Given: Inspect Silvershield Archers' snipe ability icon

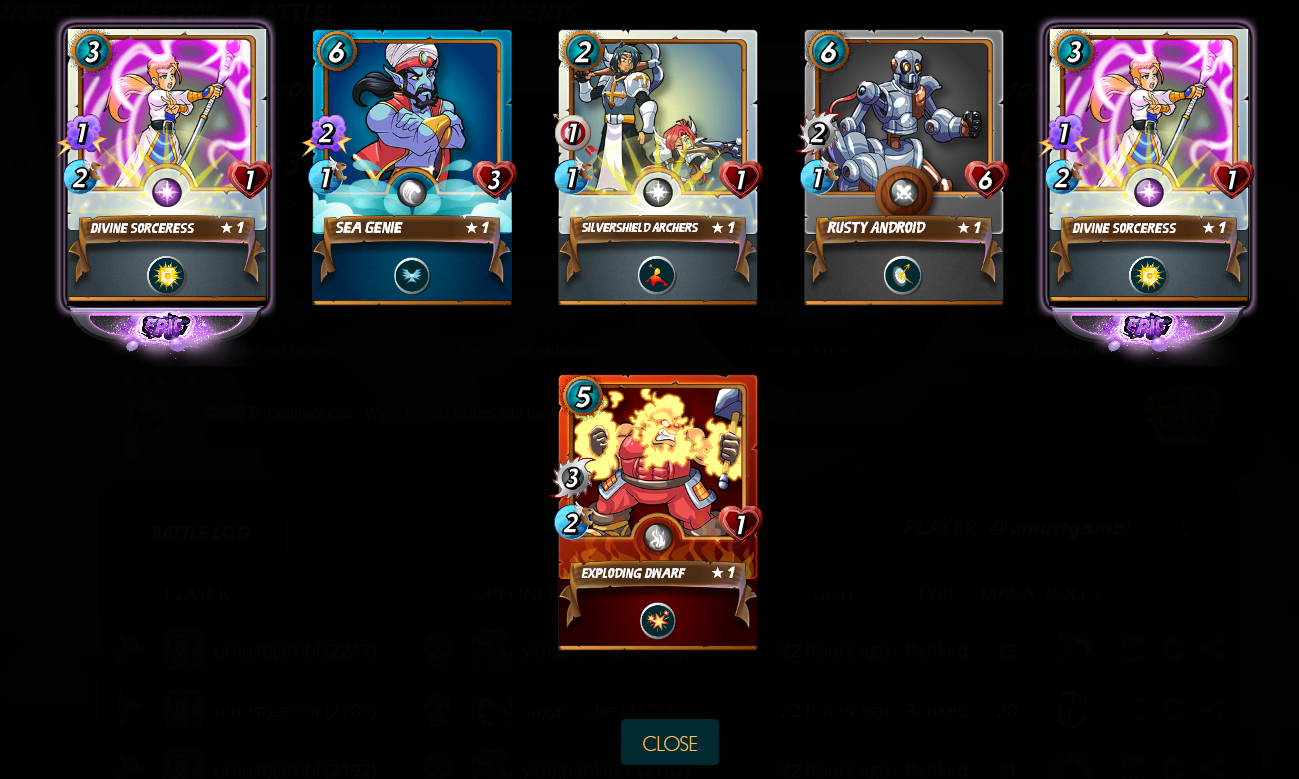Looking at the screenshot, I should coord(657,276).
